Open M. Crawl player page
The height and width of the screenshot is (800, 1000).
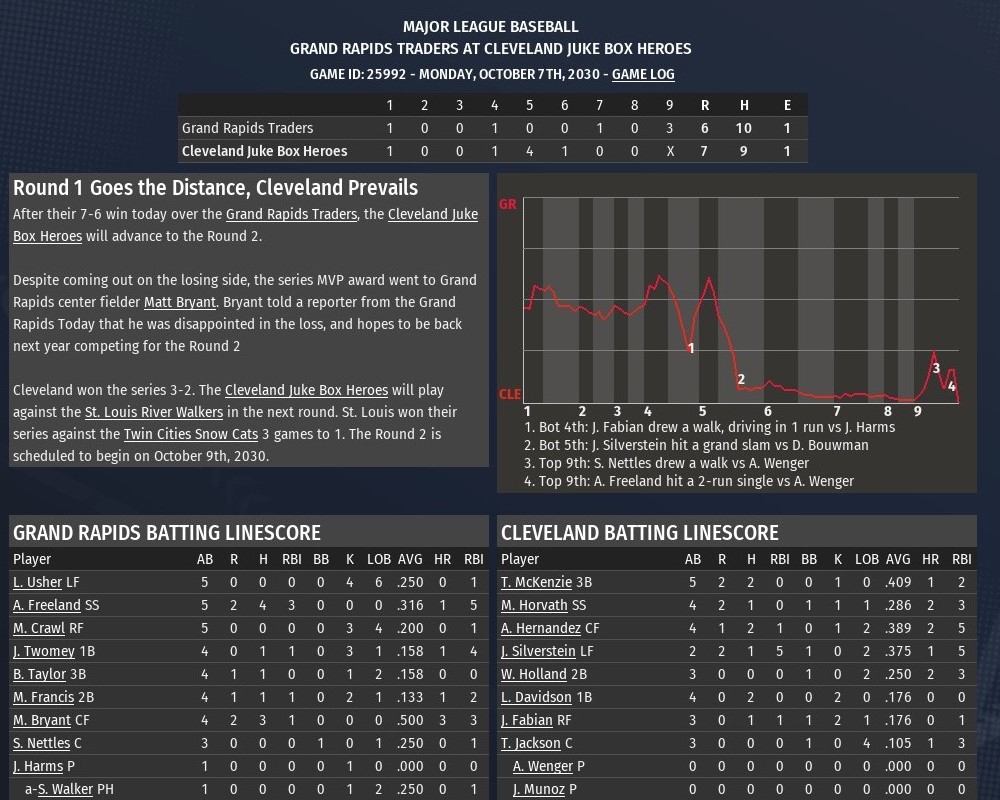[x=39, y=628]
